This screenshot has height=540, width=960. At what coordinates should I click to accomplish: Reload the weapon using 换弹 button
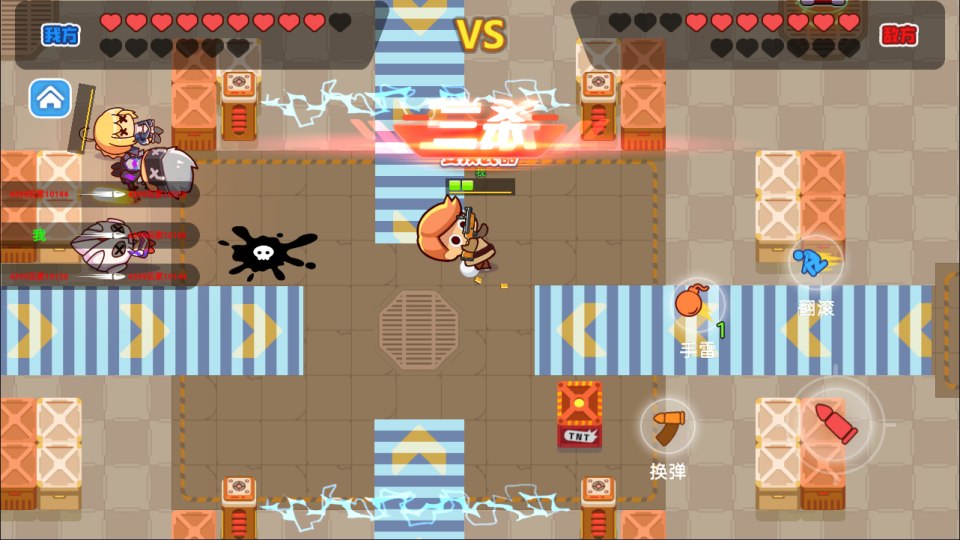(x=668, y=427)
